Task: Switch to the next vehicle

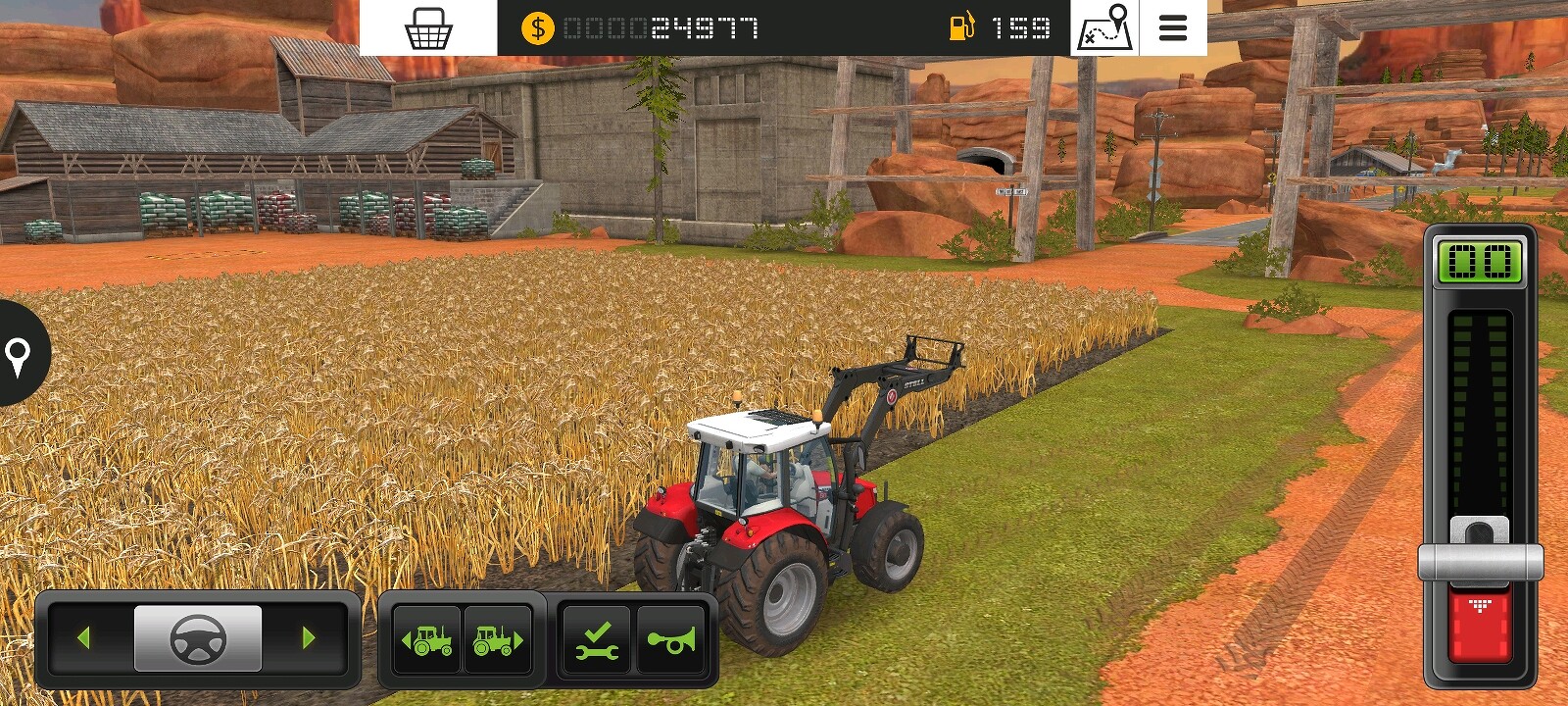Action: [498, 640]
